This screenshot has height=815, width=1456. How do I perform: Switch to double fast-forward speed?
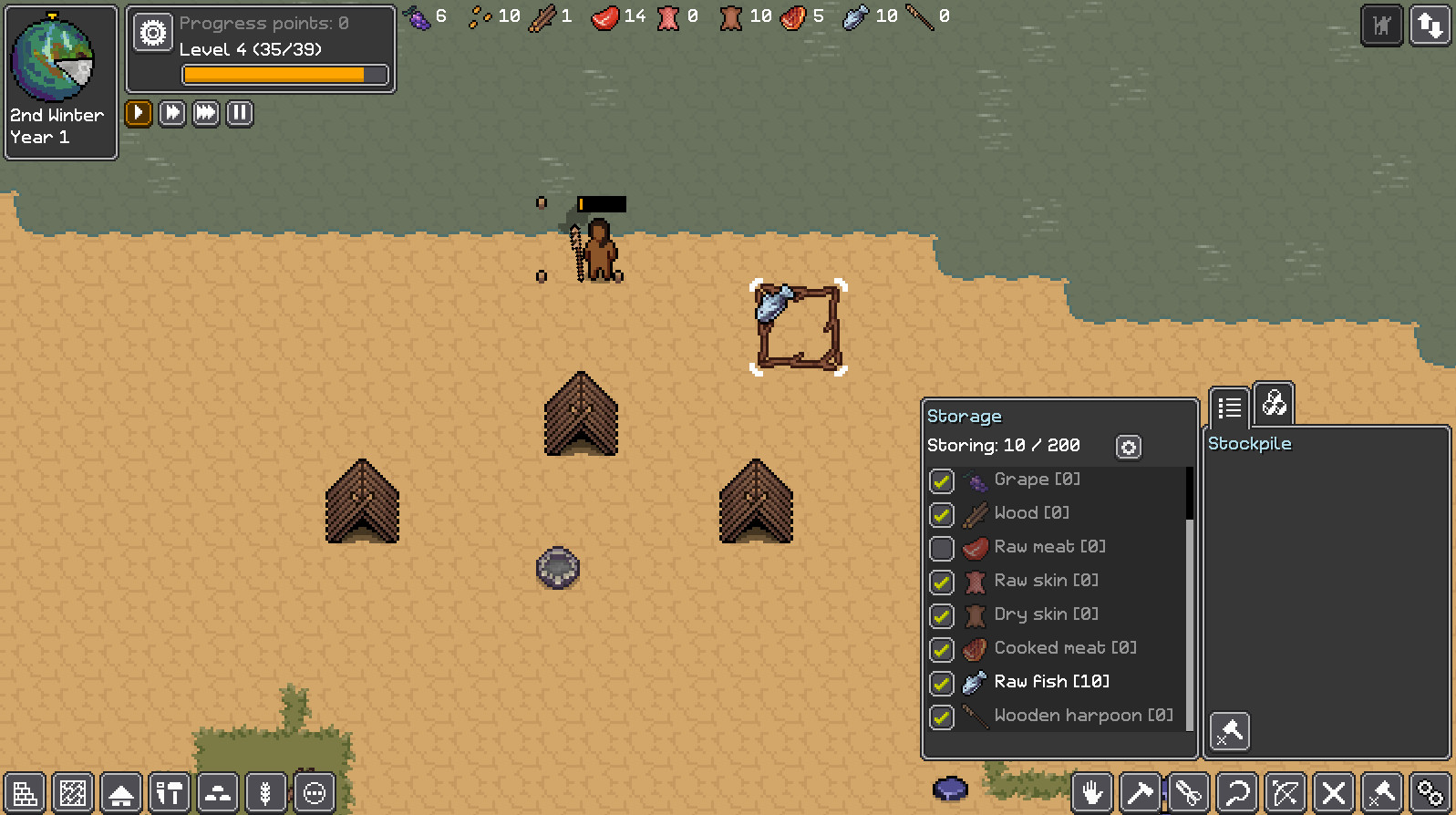[x=172, y=113]
